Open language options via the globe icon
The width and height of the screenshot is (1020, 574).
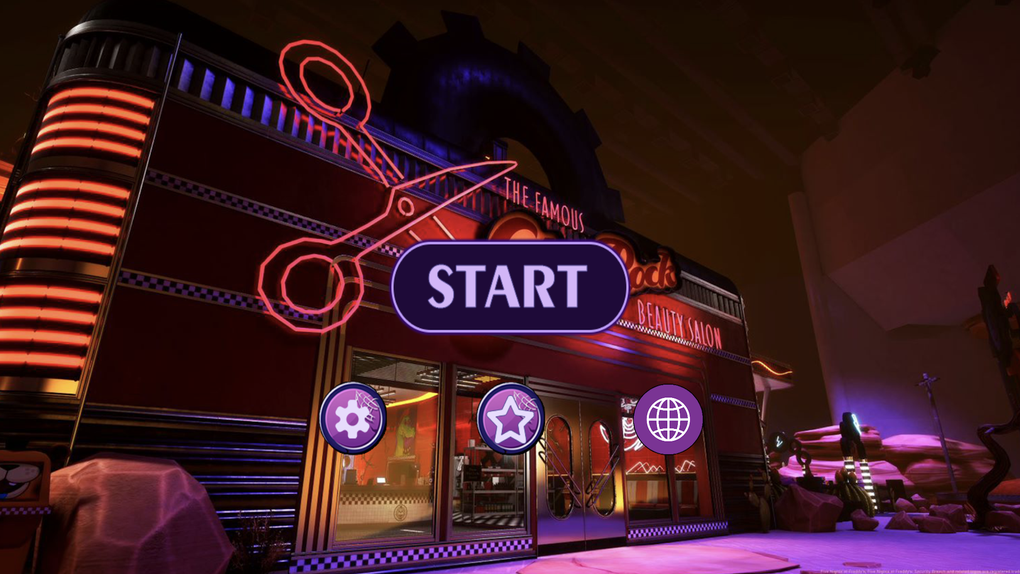coord(668,418)
